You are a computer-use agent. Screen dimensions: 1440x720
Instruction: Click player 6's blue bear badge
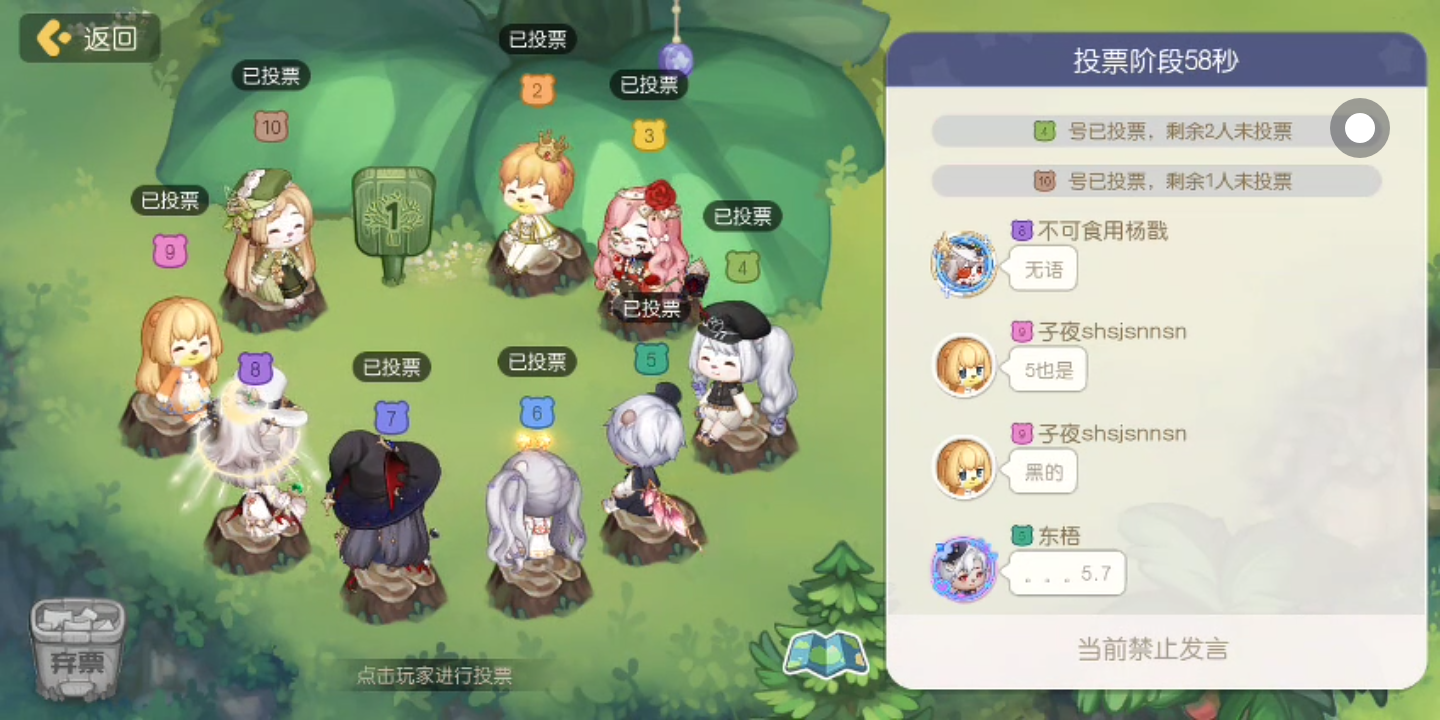coord(535,410)
